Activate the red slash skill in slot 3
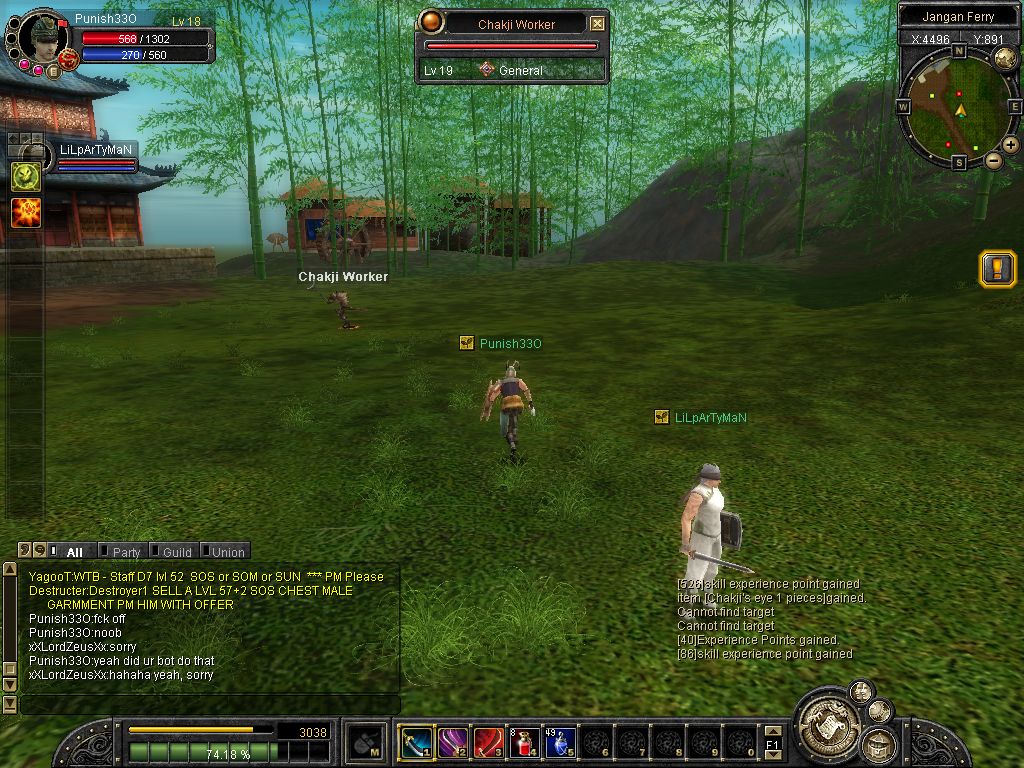Screen dimensions: 1024x768 pos(488,742)
